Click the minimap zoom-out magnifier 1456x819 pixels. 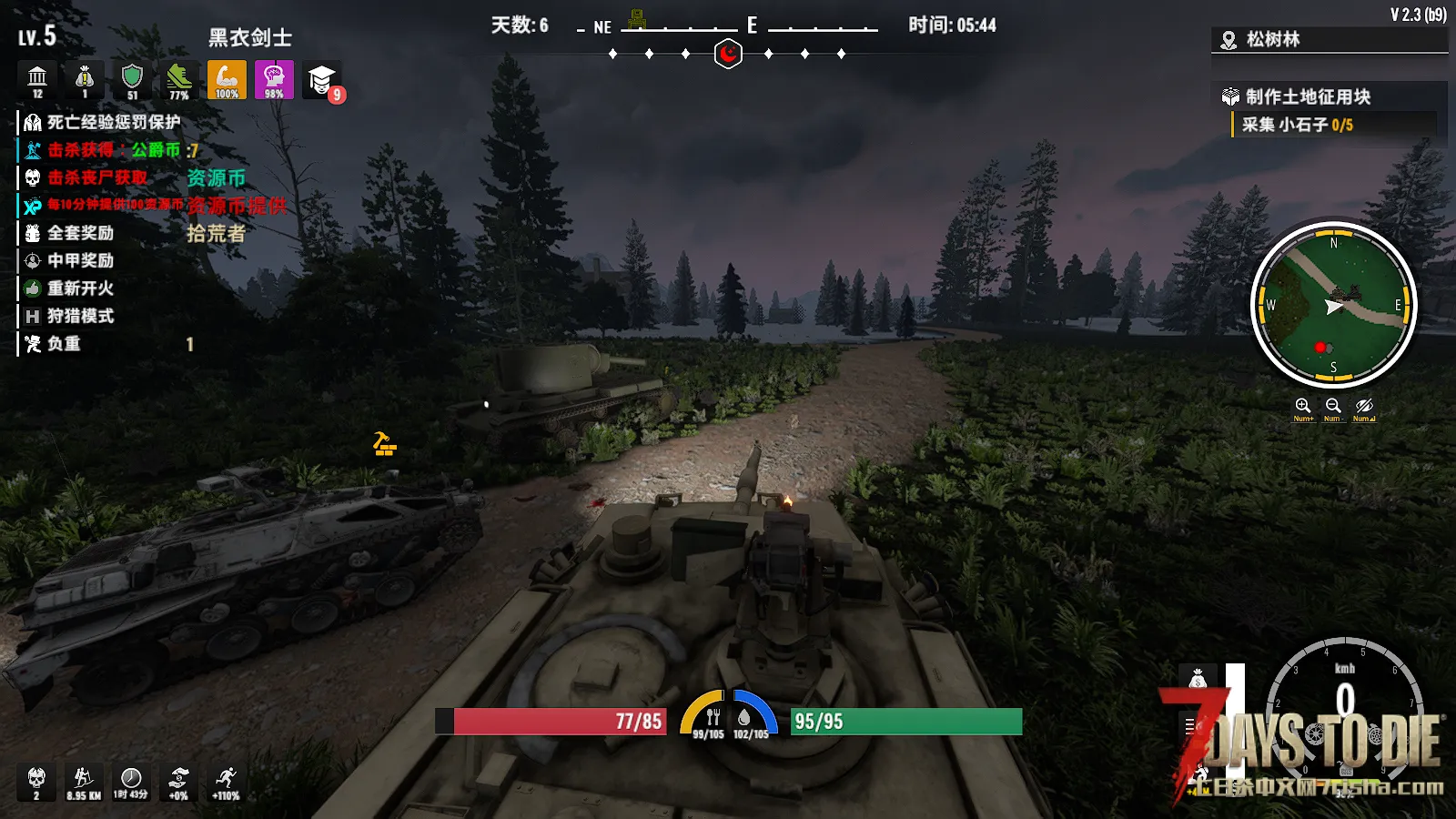point(1333,406)
